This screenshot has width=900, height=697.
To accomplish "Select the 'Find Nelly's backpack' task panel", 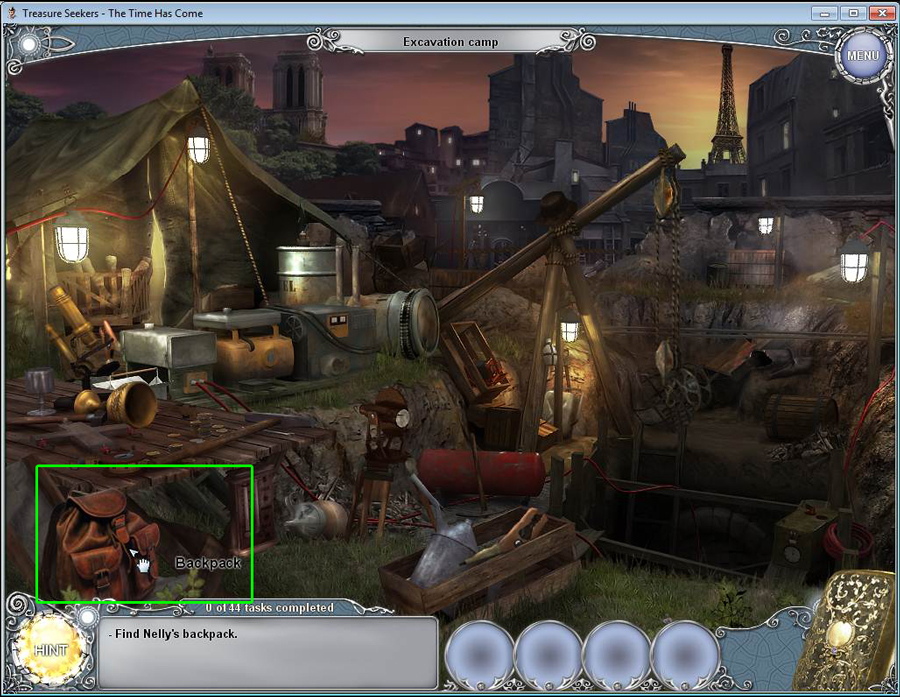I will 268,652.
